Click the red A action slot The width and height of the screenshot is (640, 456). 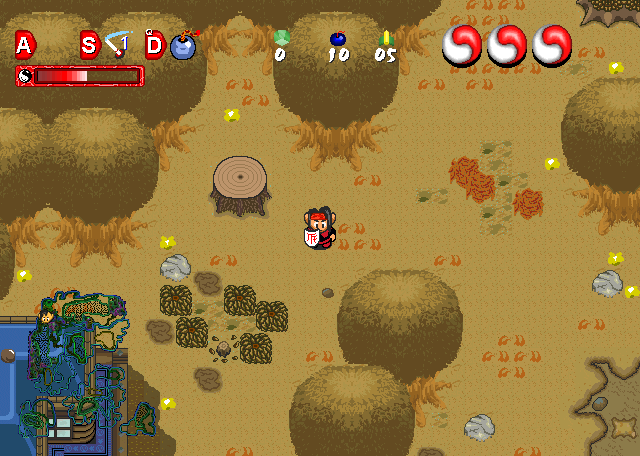click(24, 44)
